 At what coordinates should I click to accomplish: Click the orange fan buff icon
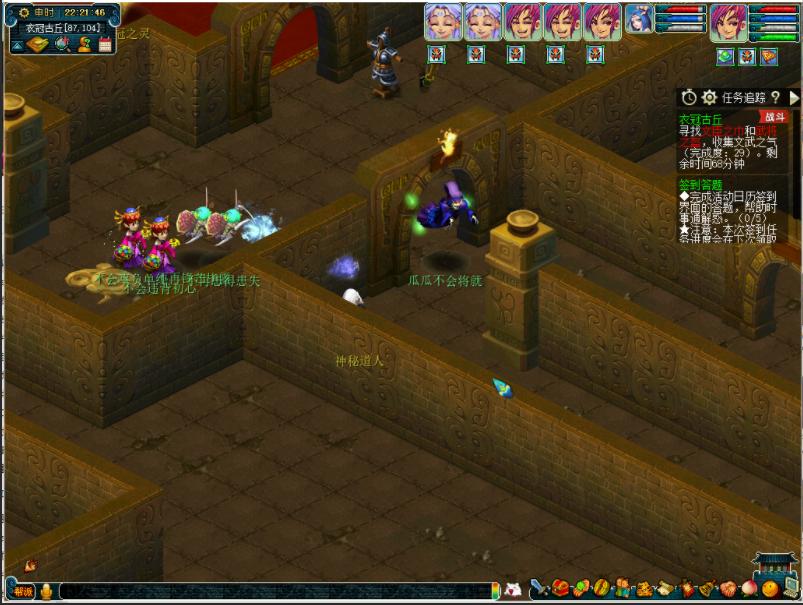point(768,56)
